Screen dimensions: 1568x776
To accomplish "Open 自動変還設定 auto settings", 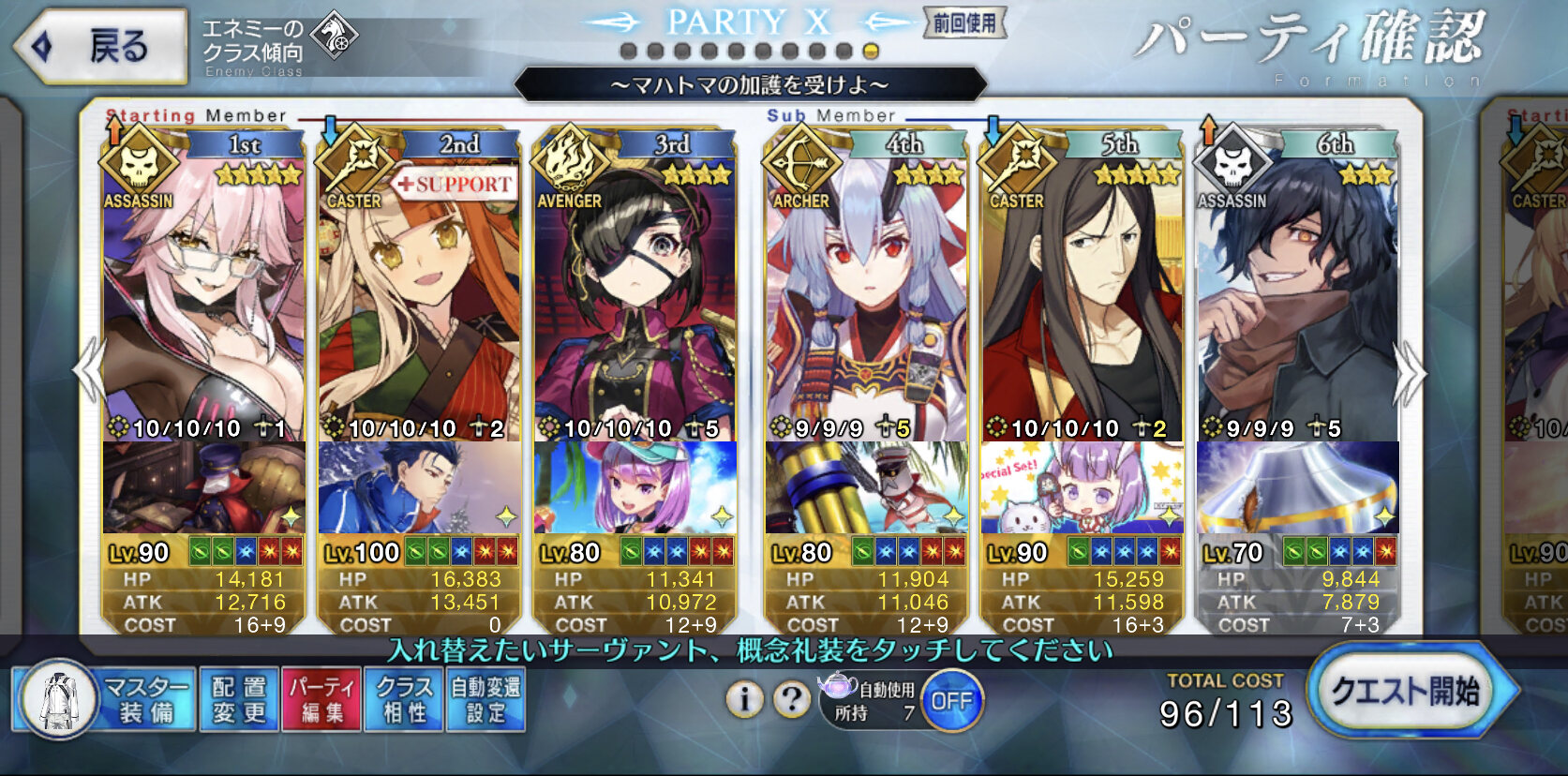I will (485, 700).
